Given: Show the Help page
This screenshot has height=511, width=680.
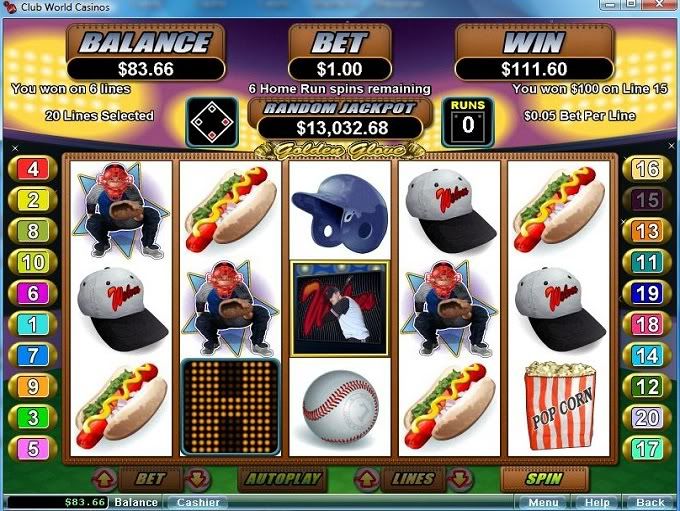Looking at the screenshot, I should tap(598, 502).
